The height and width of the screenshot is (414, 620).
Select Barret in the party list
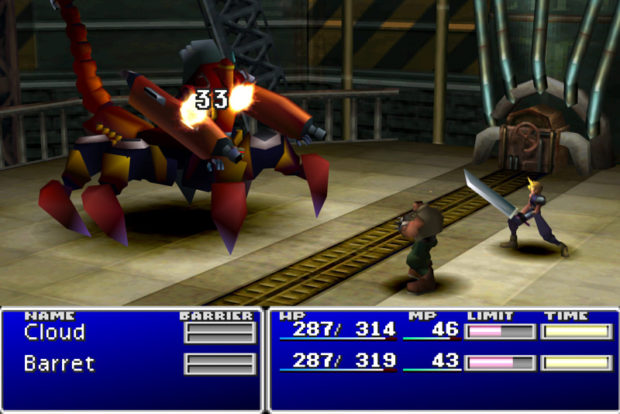tap(58, 364)
